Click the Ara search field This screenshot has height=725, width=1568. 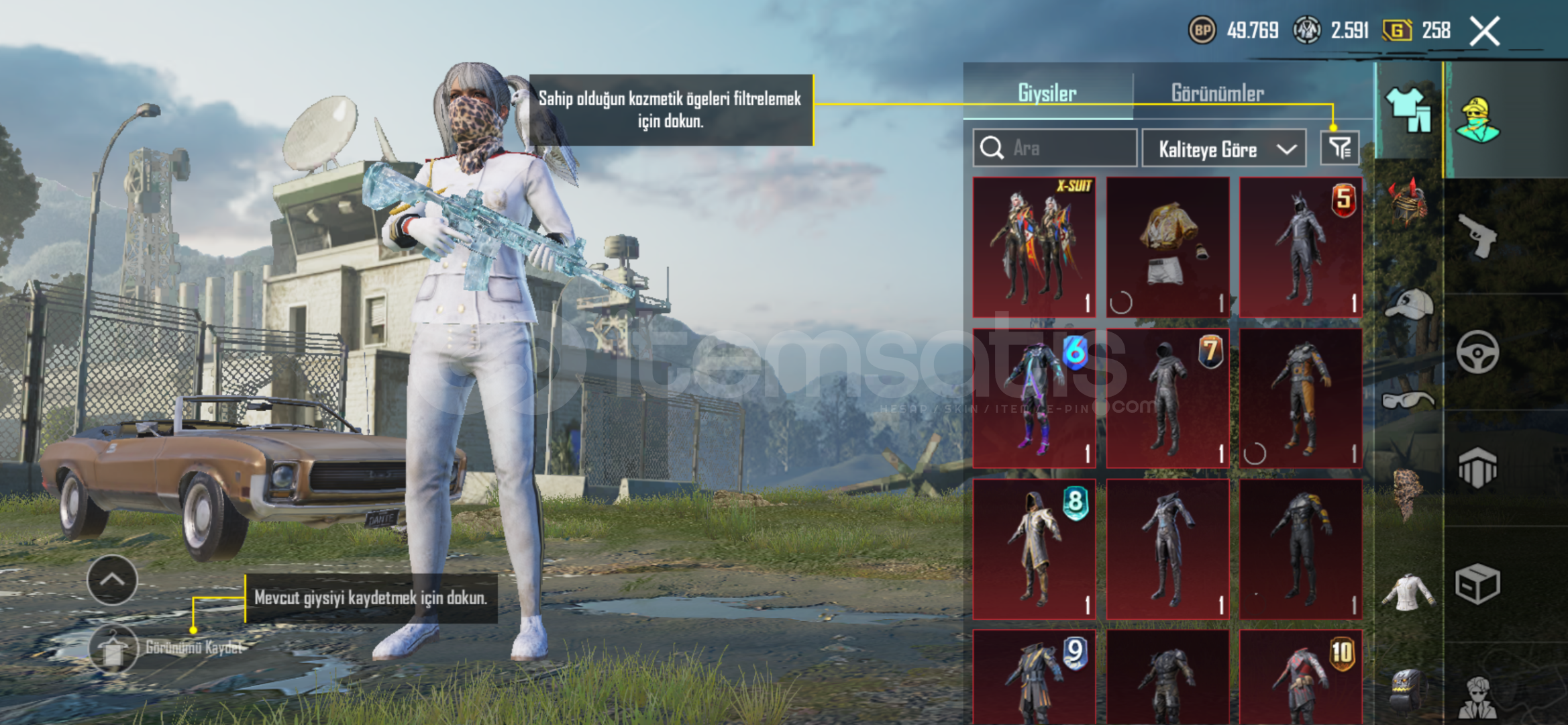point(1055,148)
